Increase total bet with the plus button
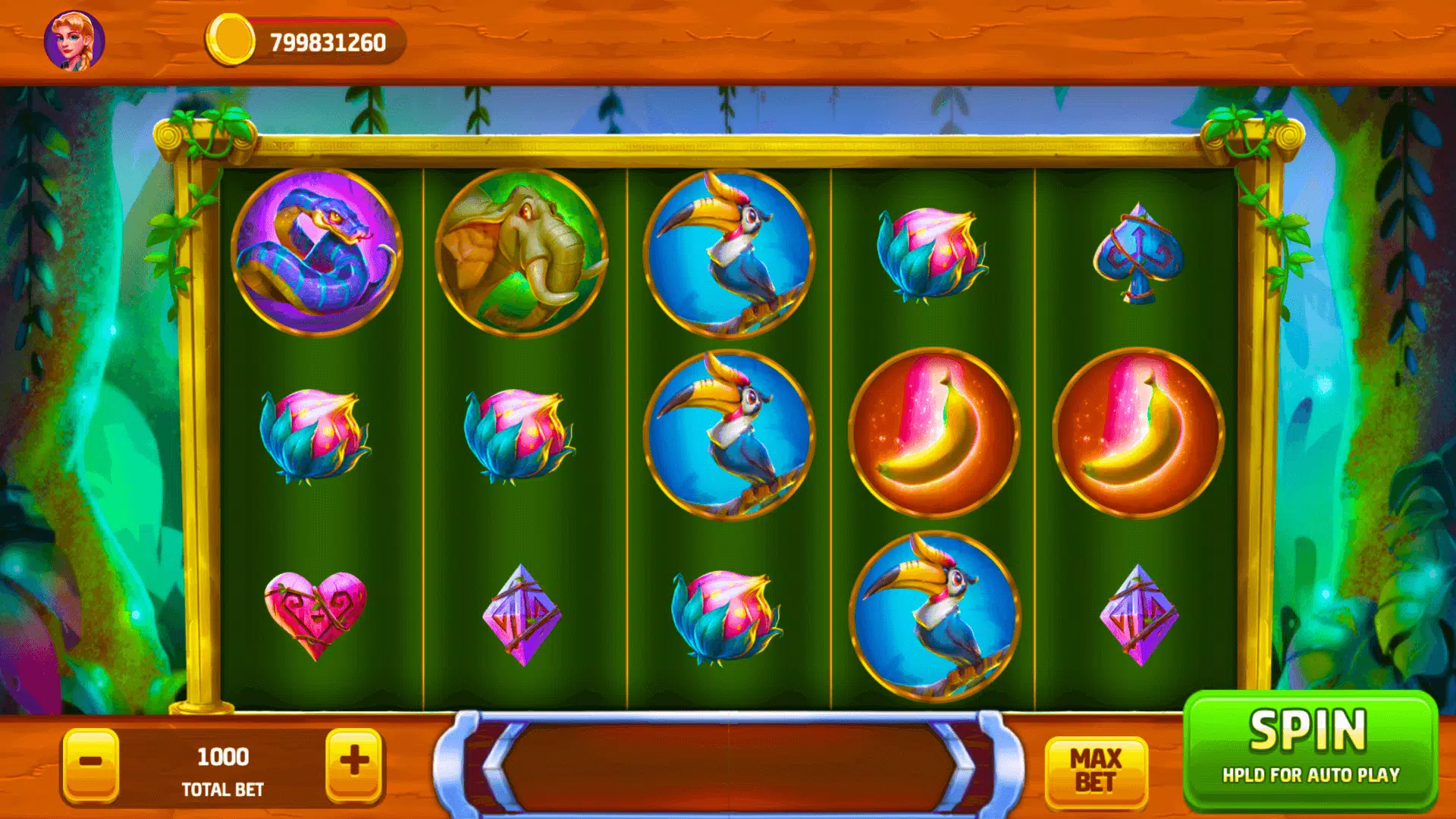 (354, 763)
